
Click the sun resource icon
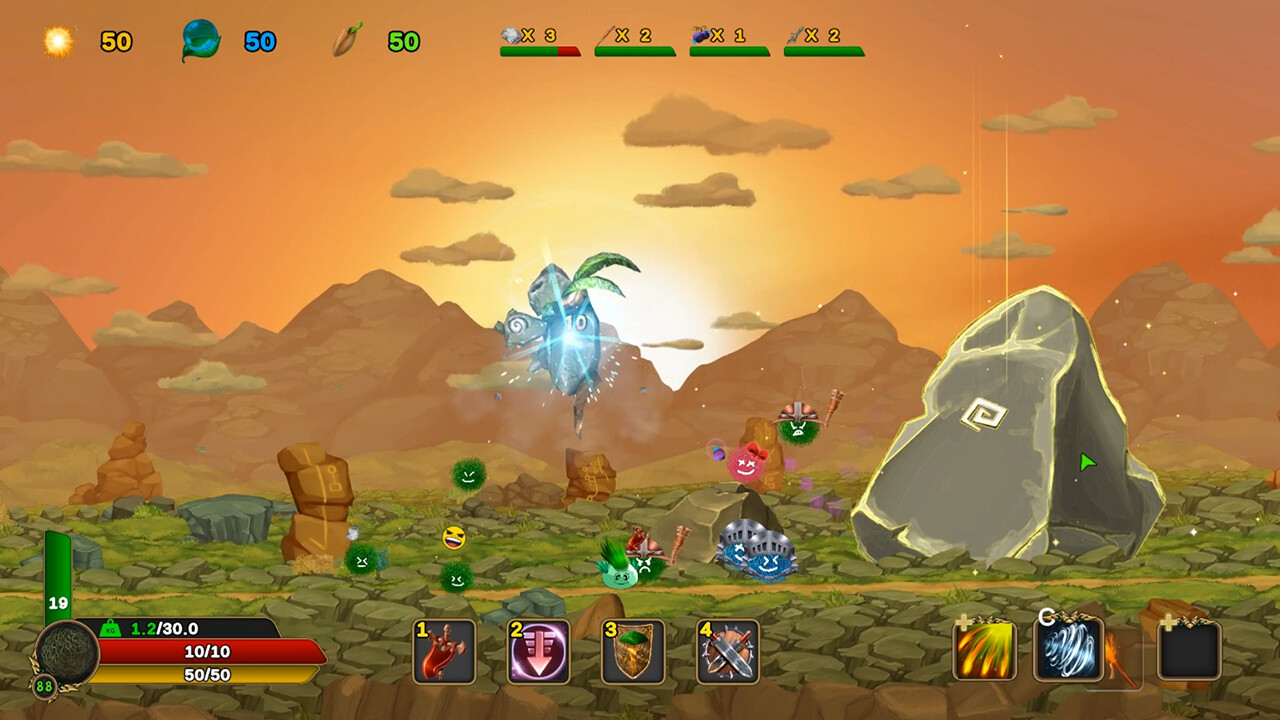(x=56, y=41)
